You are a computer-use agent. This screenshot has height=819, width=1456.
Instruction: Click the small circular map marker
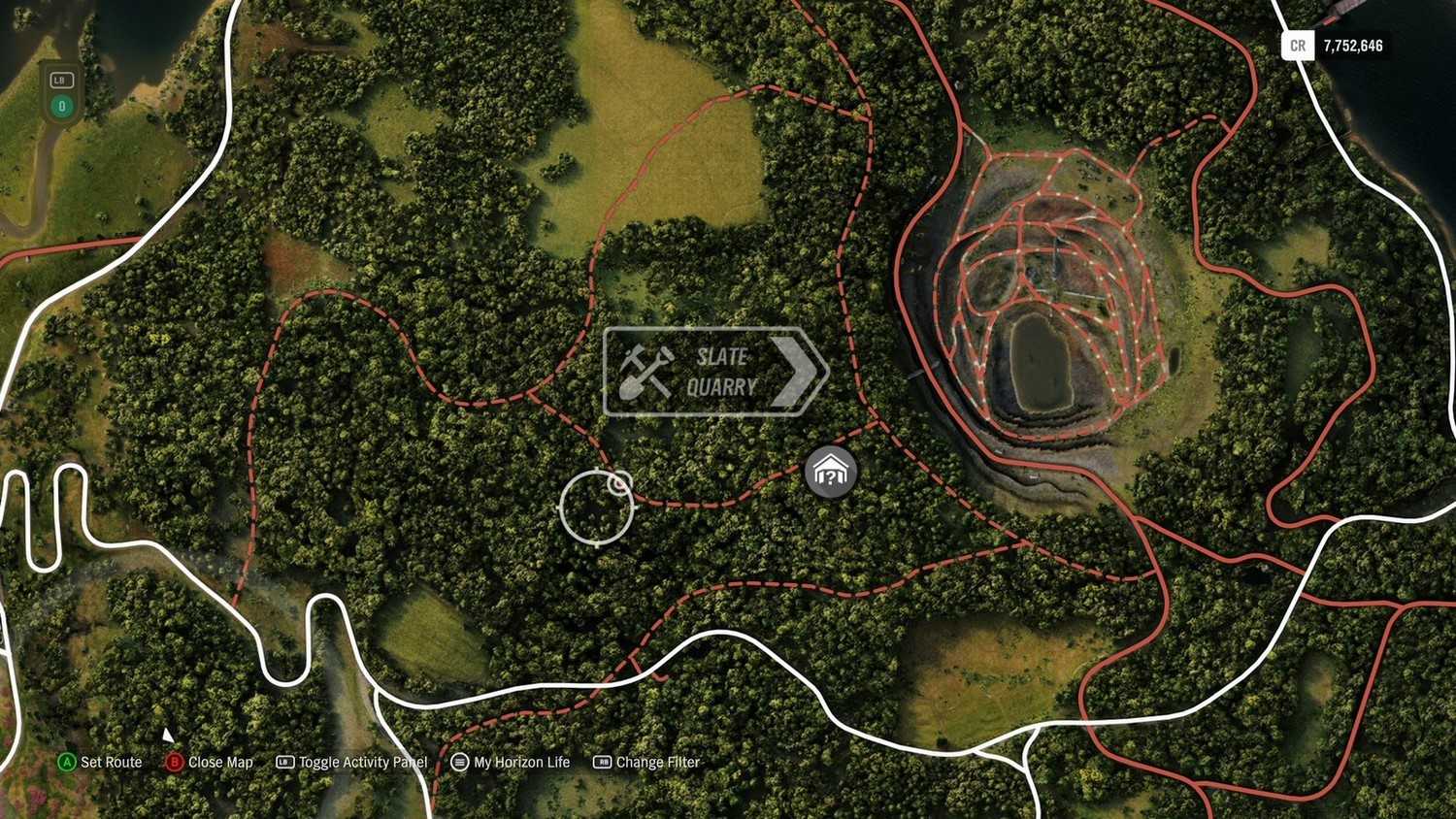[619, 482]
